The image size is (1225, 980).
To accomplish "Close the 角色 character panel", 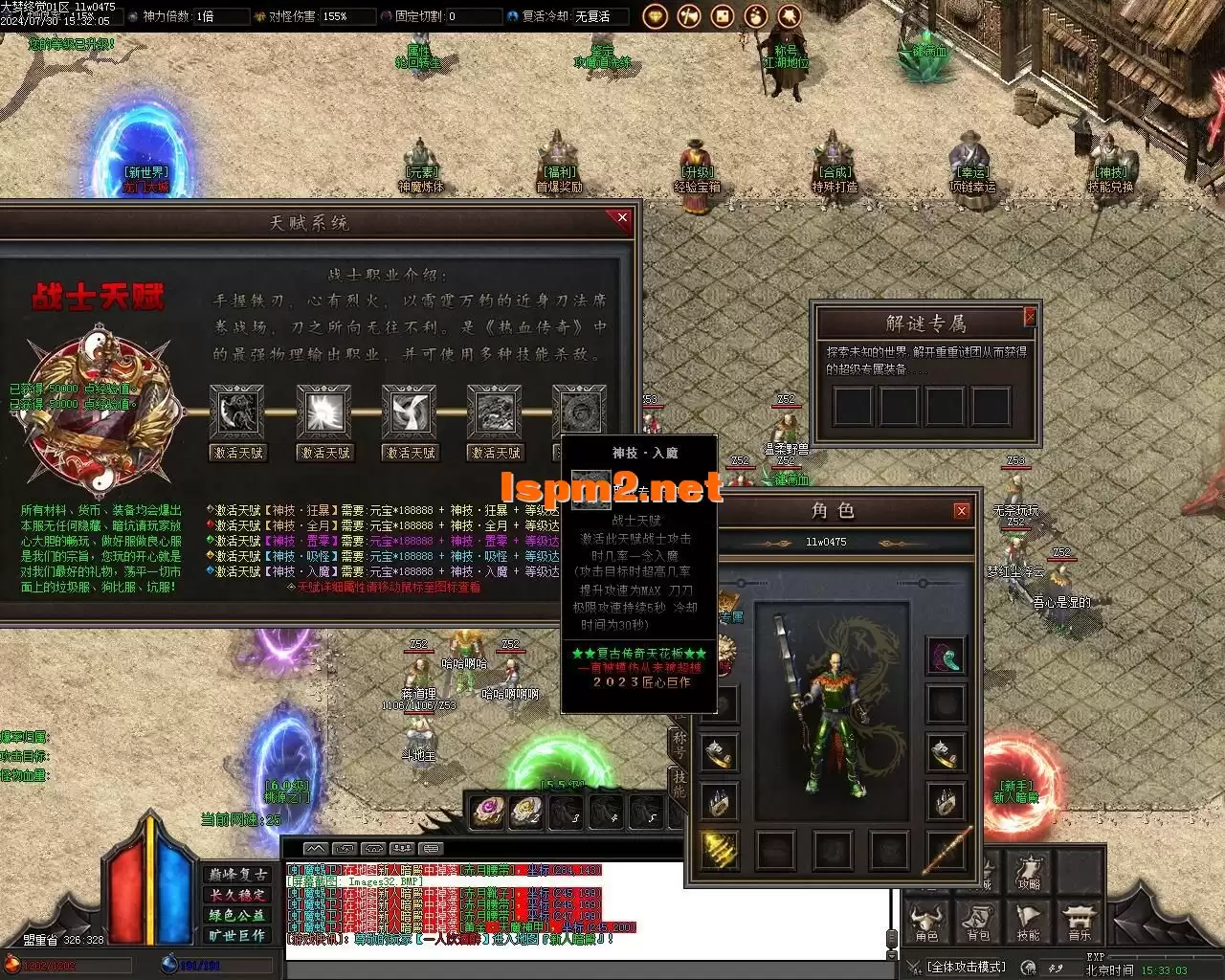I will (x=962, y=512).
